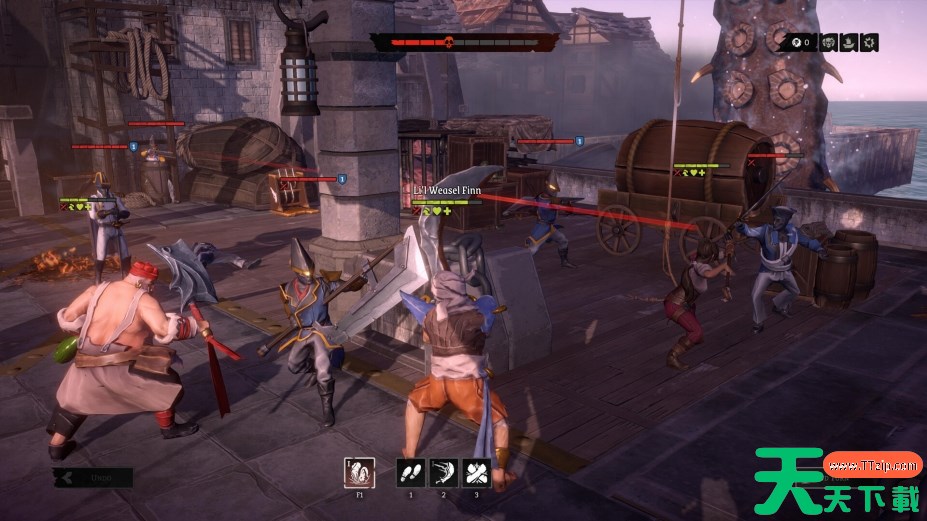The width and height of the screenshot is (927, 521).
Task: Click the Undo button
Action: [94, 478]
